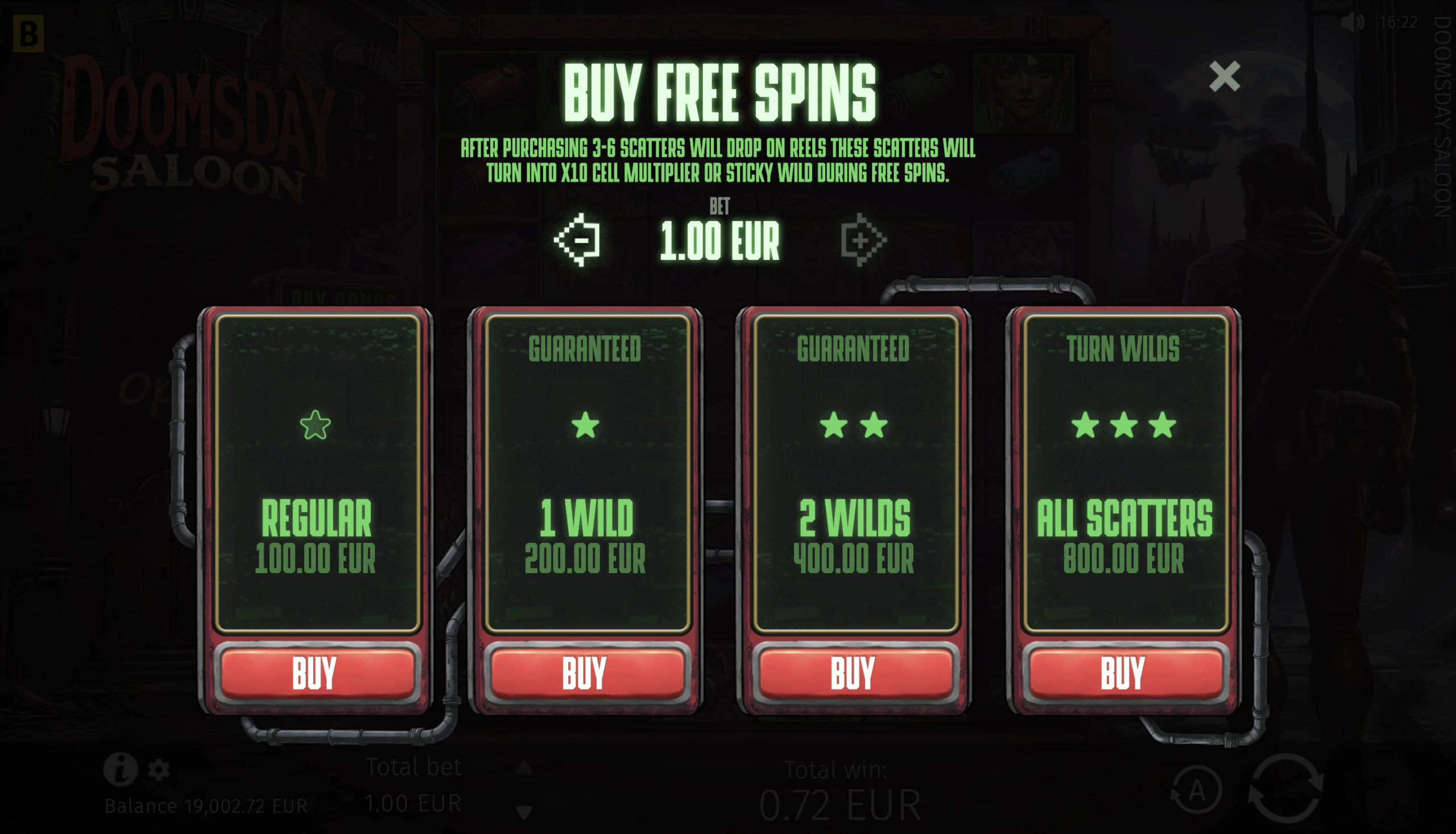Click the yellow B logo icon
Screen dimensions: 1456x834
tap(28, 34)
